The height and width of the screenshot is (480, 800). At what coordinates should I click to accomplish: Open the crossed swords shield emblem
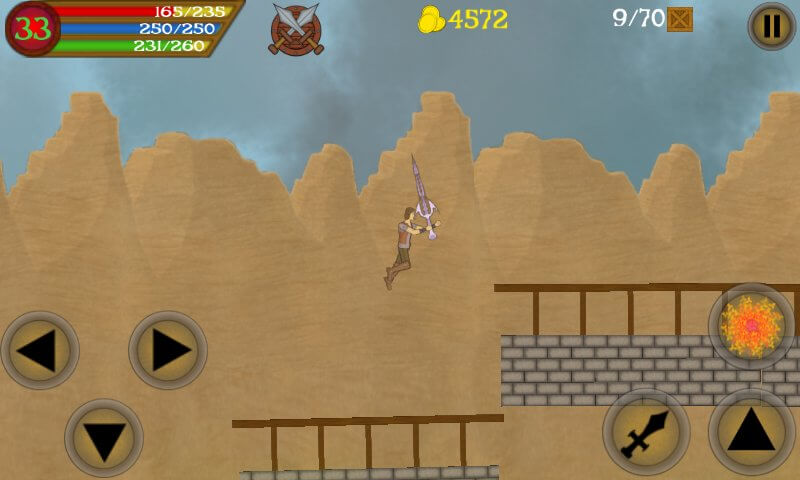296,29
